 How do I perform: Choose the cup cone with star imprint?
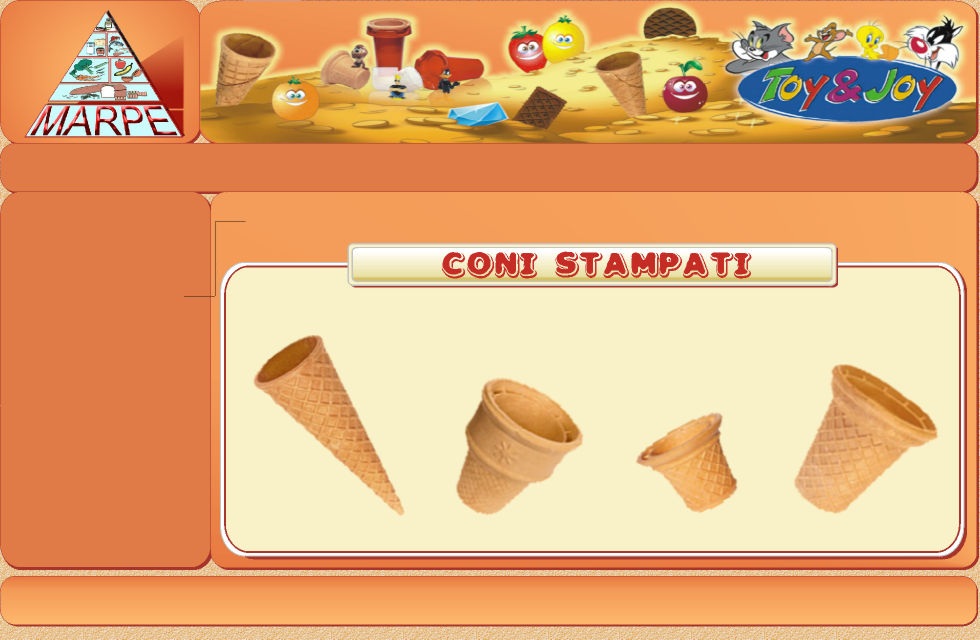(515, 443)
